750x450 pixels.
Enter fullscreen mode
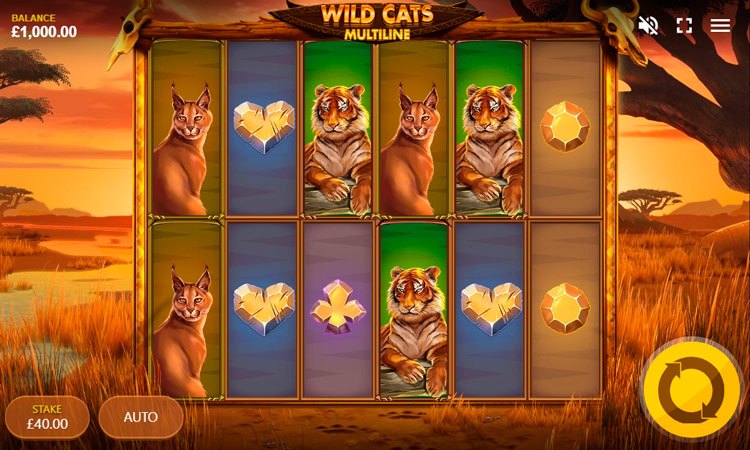(684, 26)
